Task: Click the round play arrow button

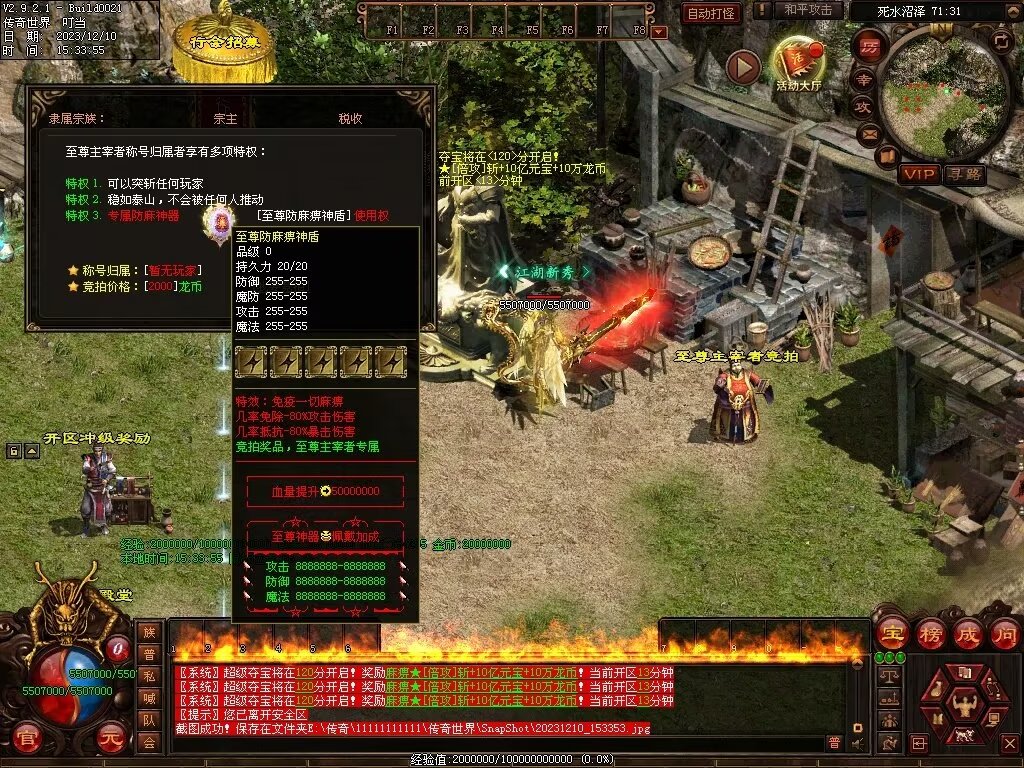Action: [x=743, y=67]
